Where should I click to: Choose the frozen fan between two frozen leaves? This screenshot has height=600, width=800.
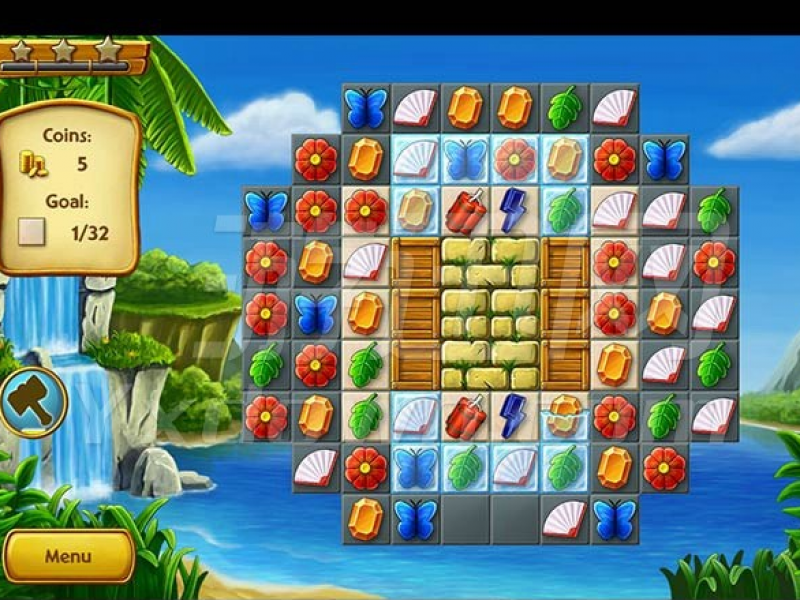tap(515, 467)
